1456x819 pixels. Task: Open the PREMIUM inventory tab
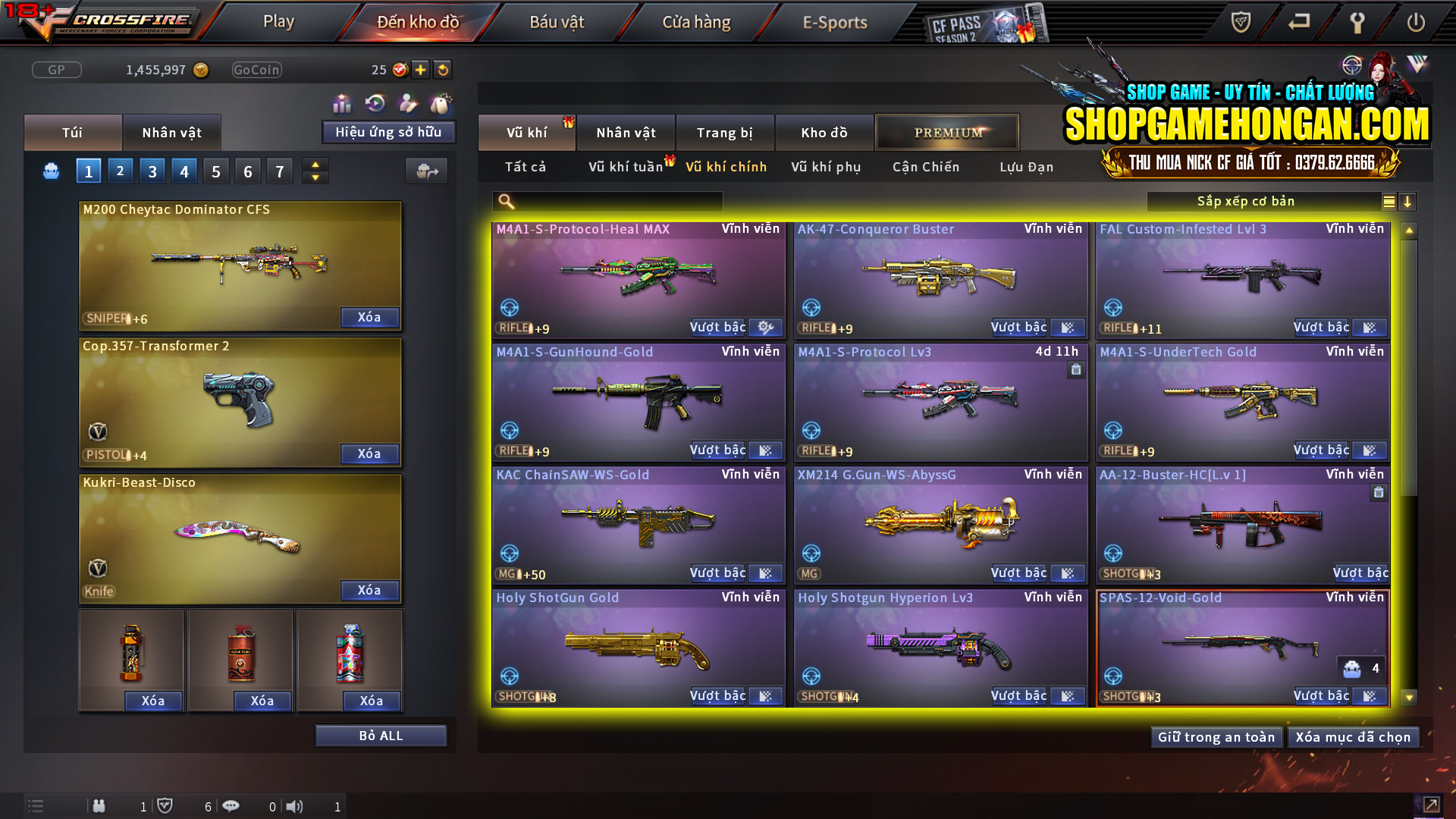coord(946,132)
